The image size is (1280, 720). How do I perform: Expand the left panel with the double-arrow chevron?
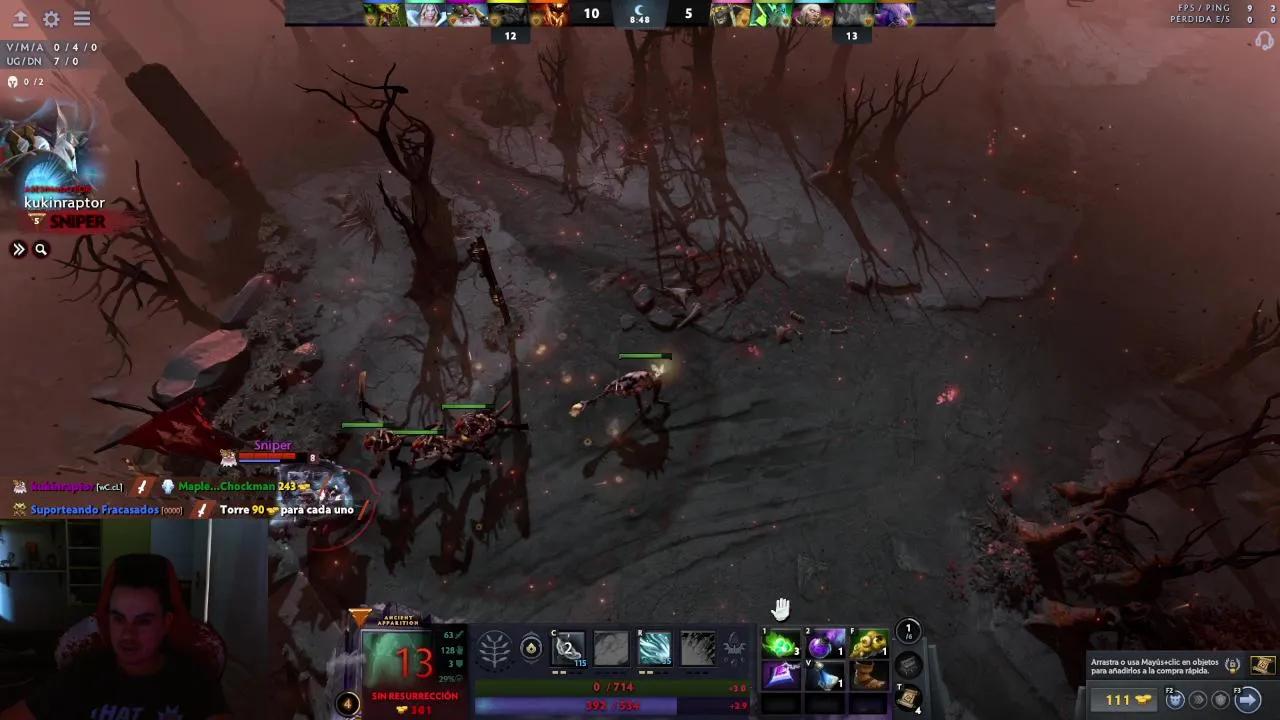18,249
